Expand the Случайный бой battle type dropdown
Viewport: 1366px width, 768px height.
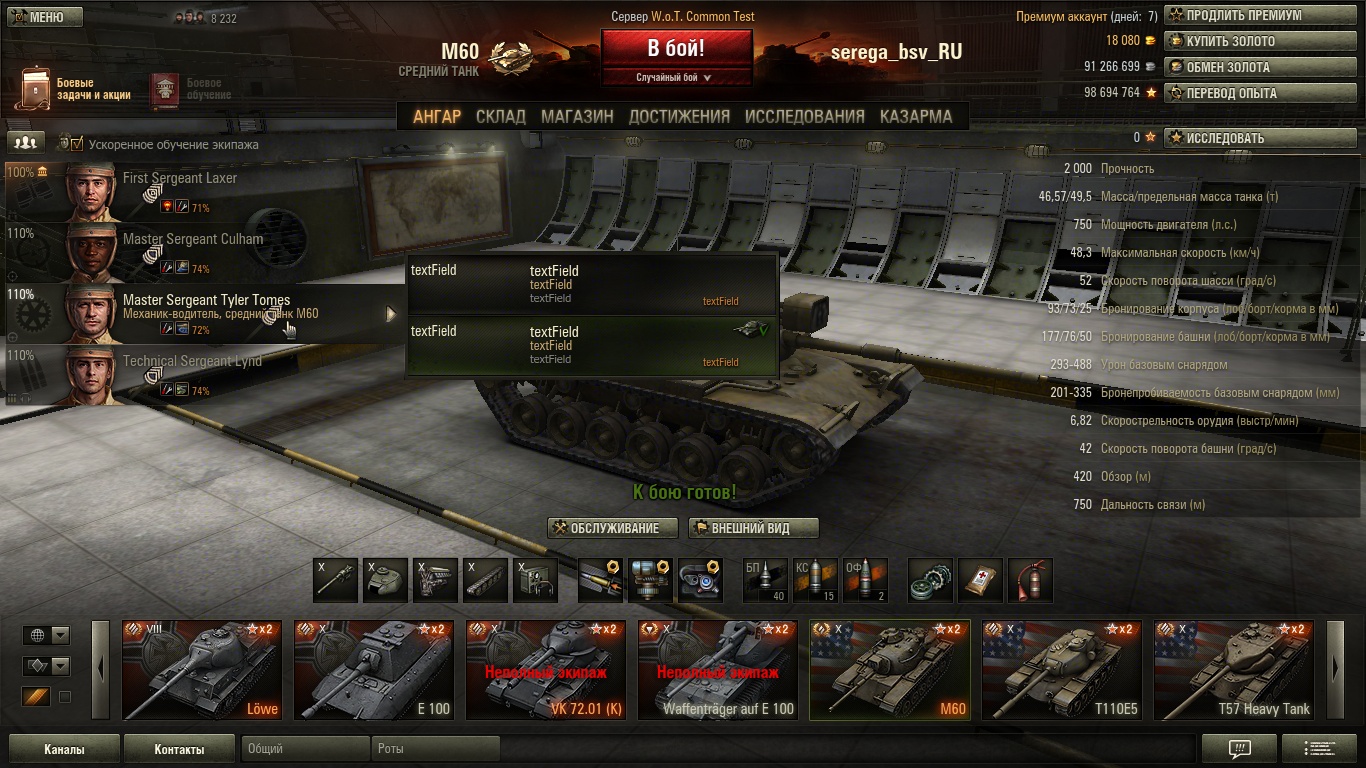pos(676,77)
